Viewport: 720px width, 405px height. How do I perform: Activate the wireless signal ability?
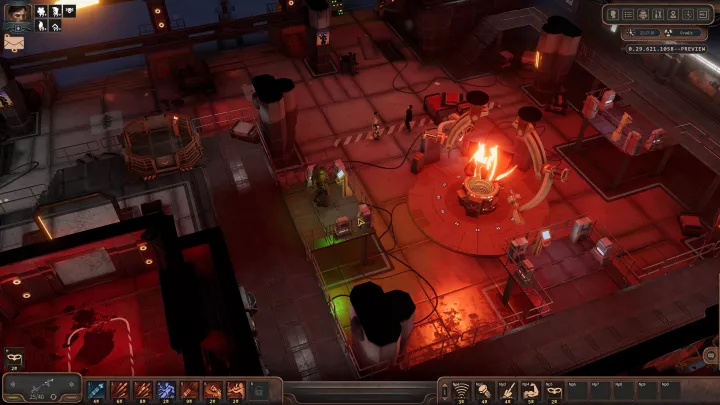coord(461,389)
